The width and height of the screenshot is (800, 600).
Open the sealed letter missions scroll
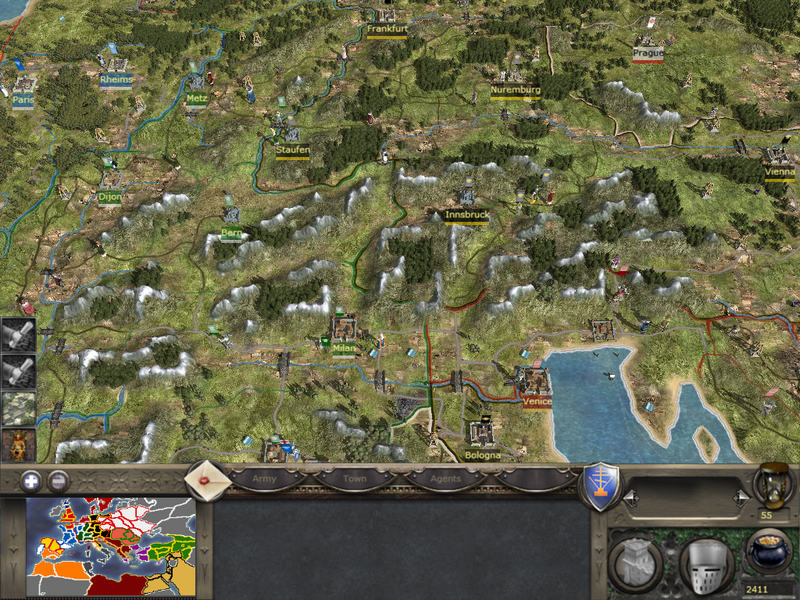(x=208, y=478)
